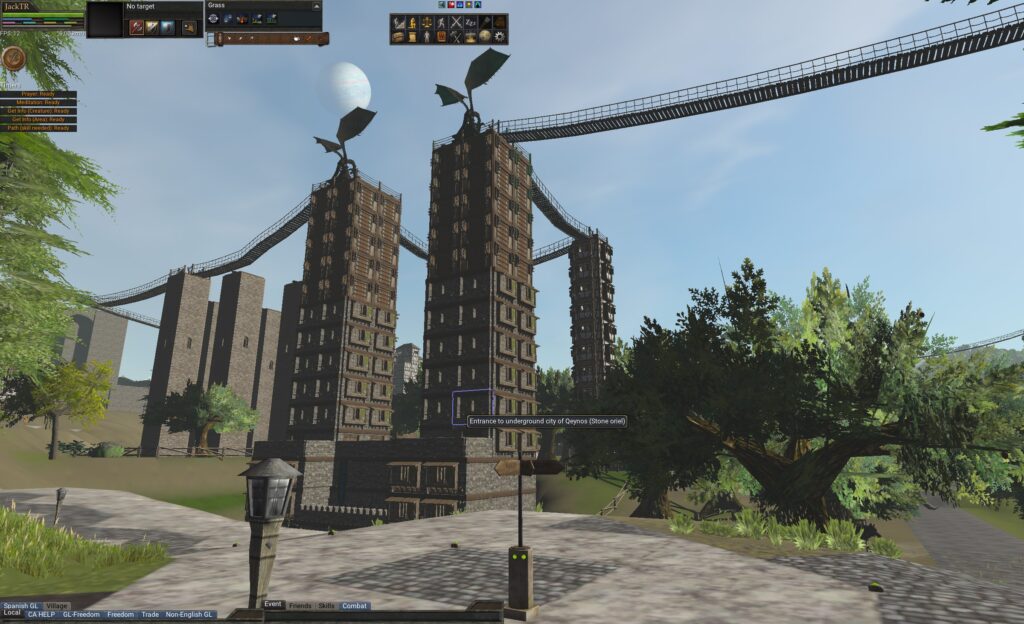Viewport: 1024px width, 624px height.
Task: Switch to the Event tab
Action: coord(273,605)
